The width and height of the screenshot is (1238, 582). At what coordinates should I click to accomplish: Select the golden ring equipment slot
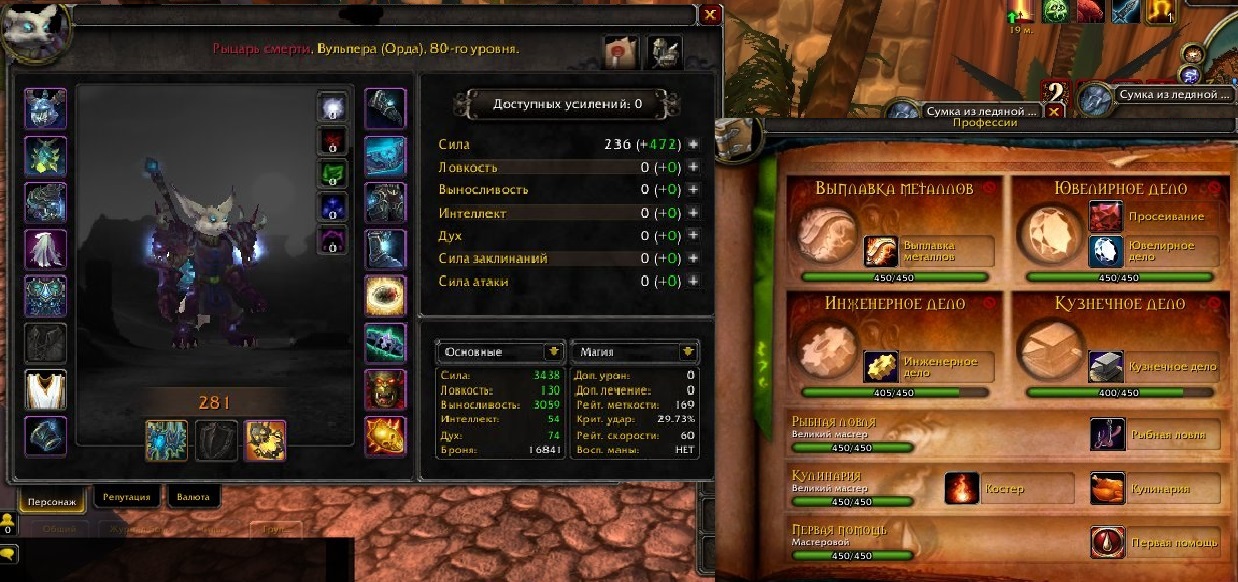click(x=385, y=296)
